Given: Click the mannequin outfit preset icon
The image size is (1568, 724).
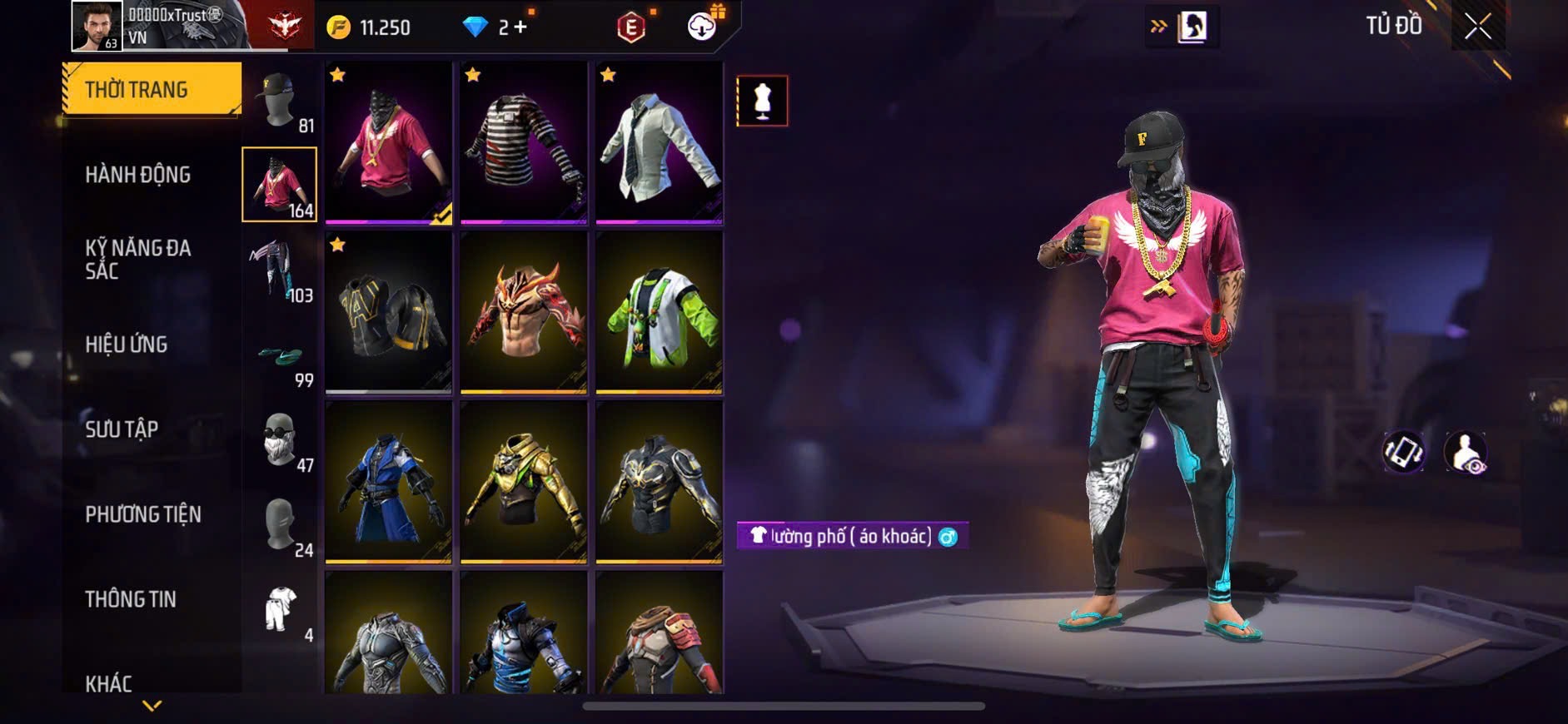Looking at the screenshot, I should tap(762, 101).
